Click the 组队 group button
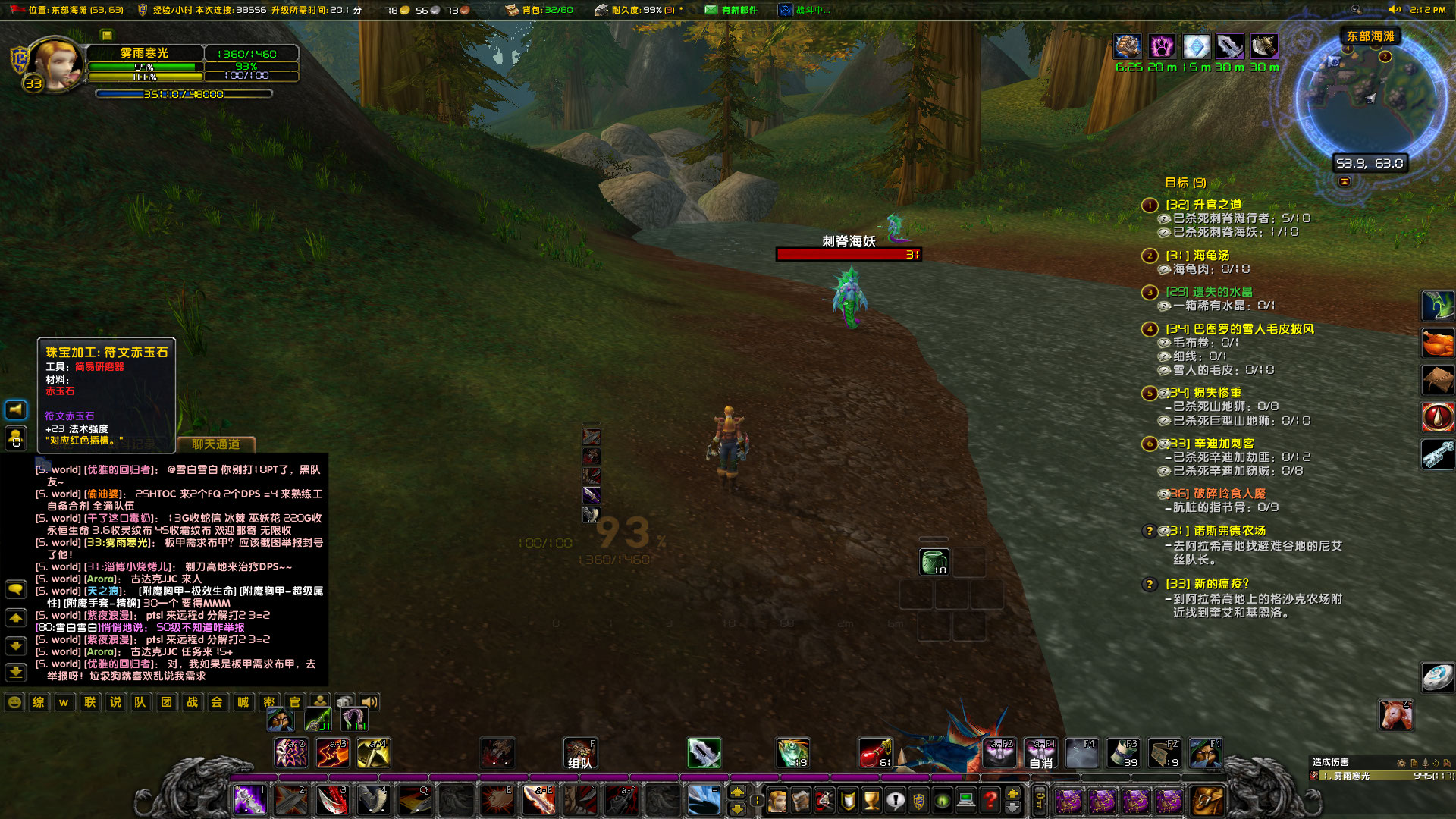The width and height of the screenshot is (1456, 819). coord(580,753)
